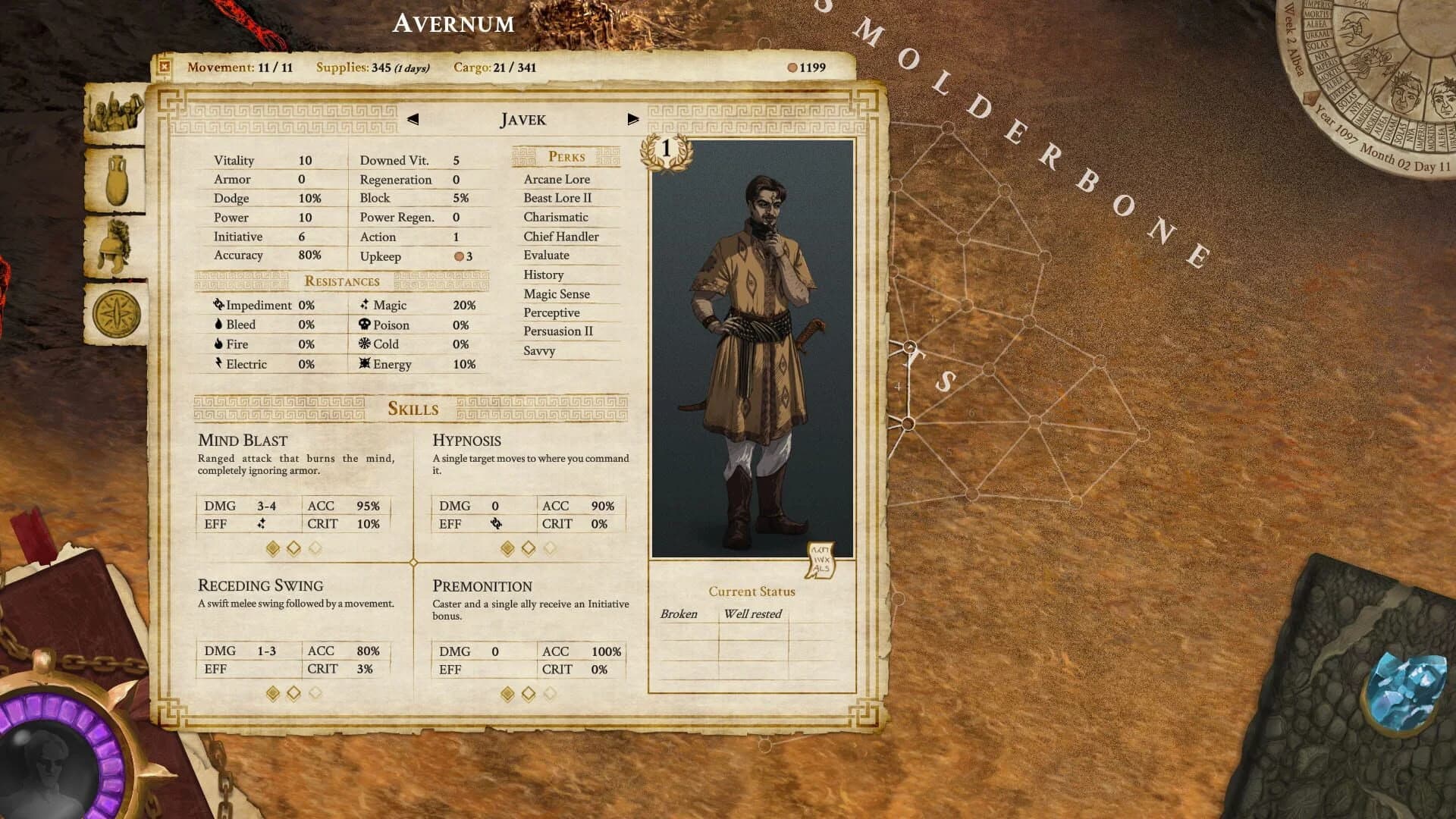Toggle the empty third diamond under Premonition

pos(548,691)
